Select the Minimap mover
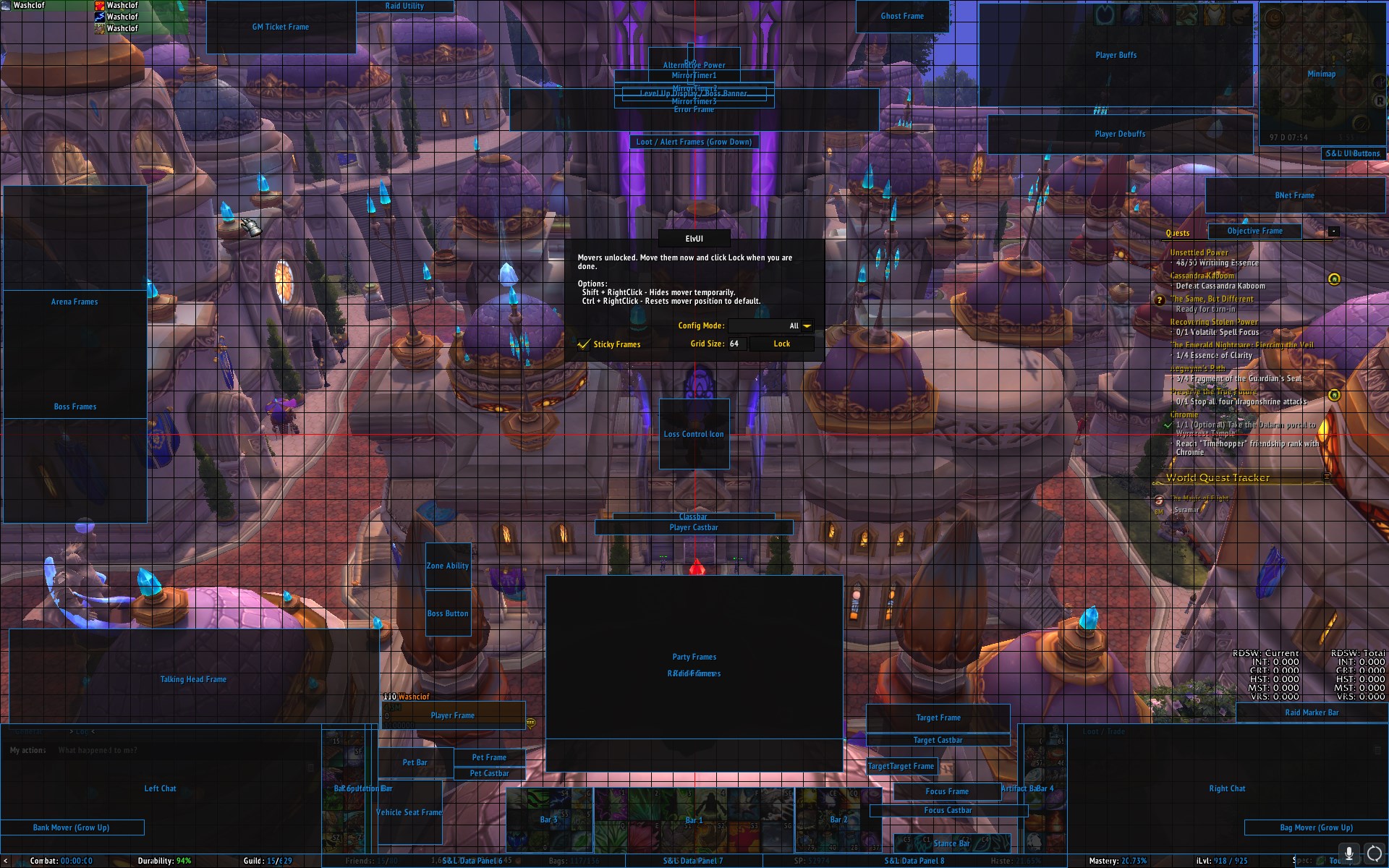Screen dimensions: 1389x868 coord(1321,74)
